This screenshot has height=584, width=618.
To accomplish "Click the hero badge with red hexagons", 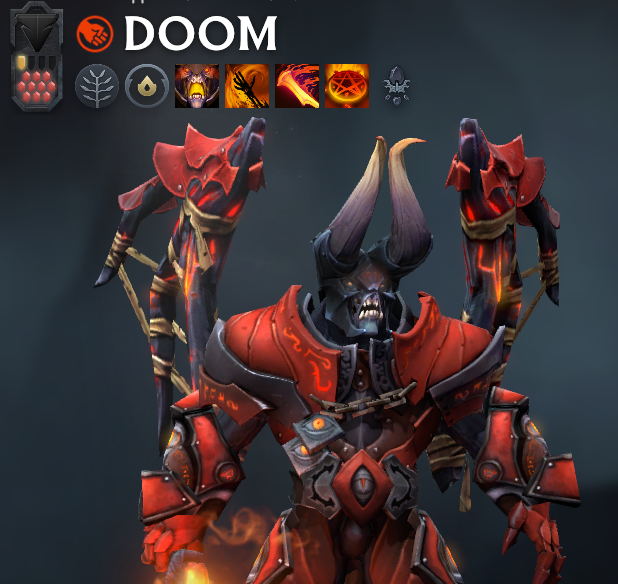I will pos(38,81).
